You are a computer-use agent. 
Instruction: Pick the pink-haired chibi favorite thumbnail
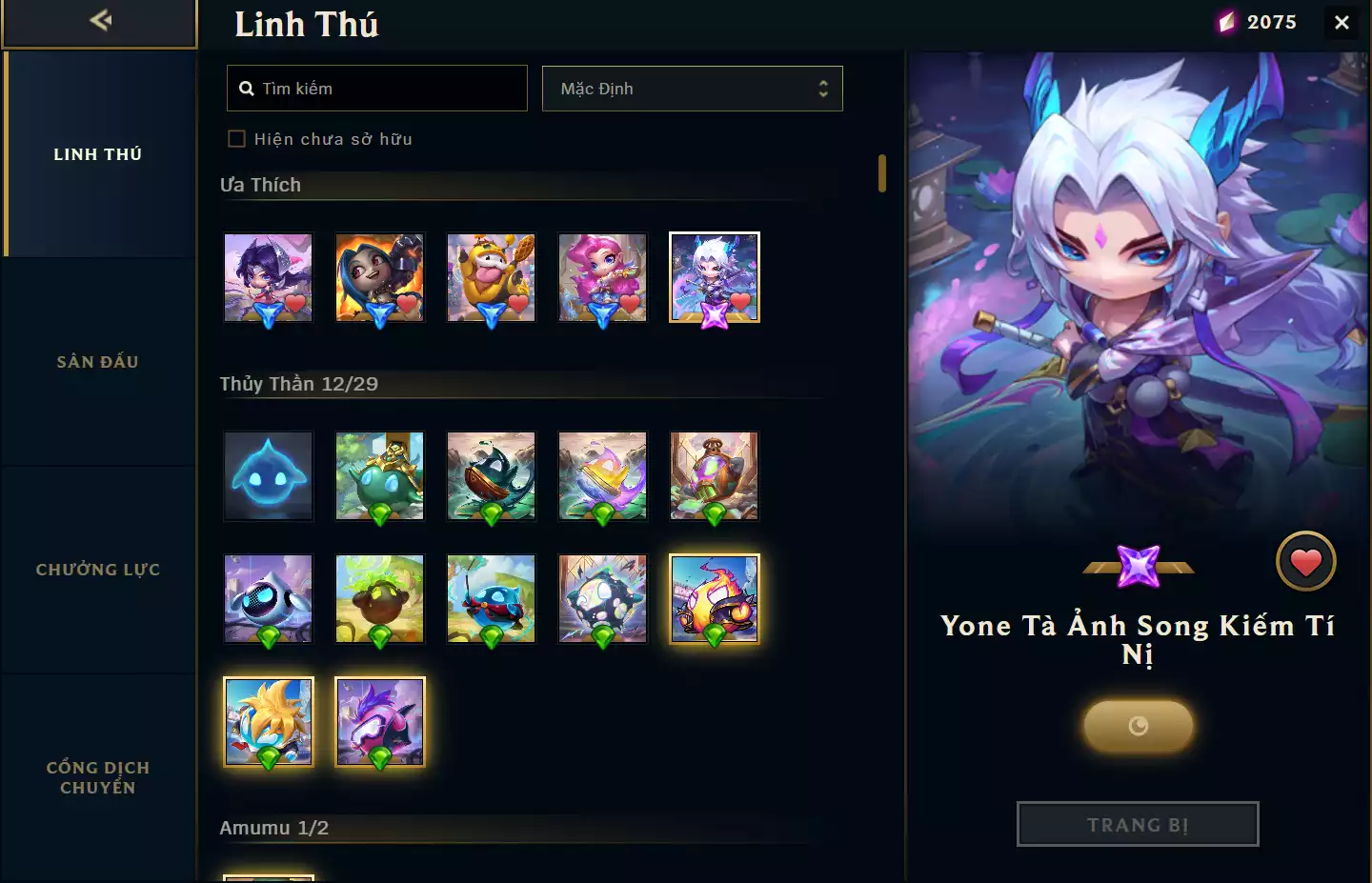click(602, 277)
